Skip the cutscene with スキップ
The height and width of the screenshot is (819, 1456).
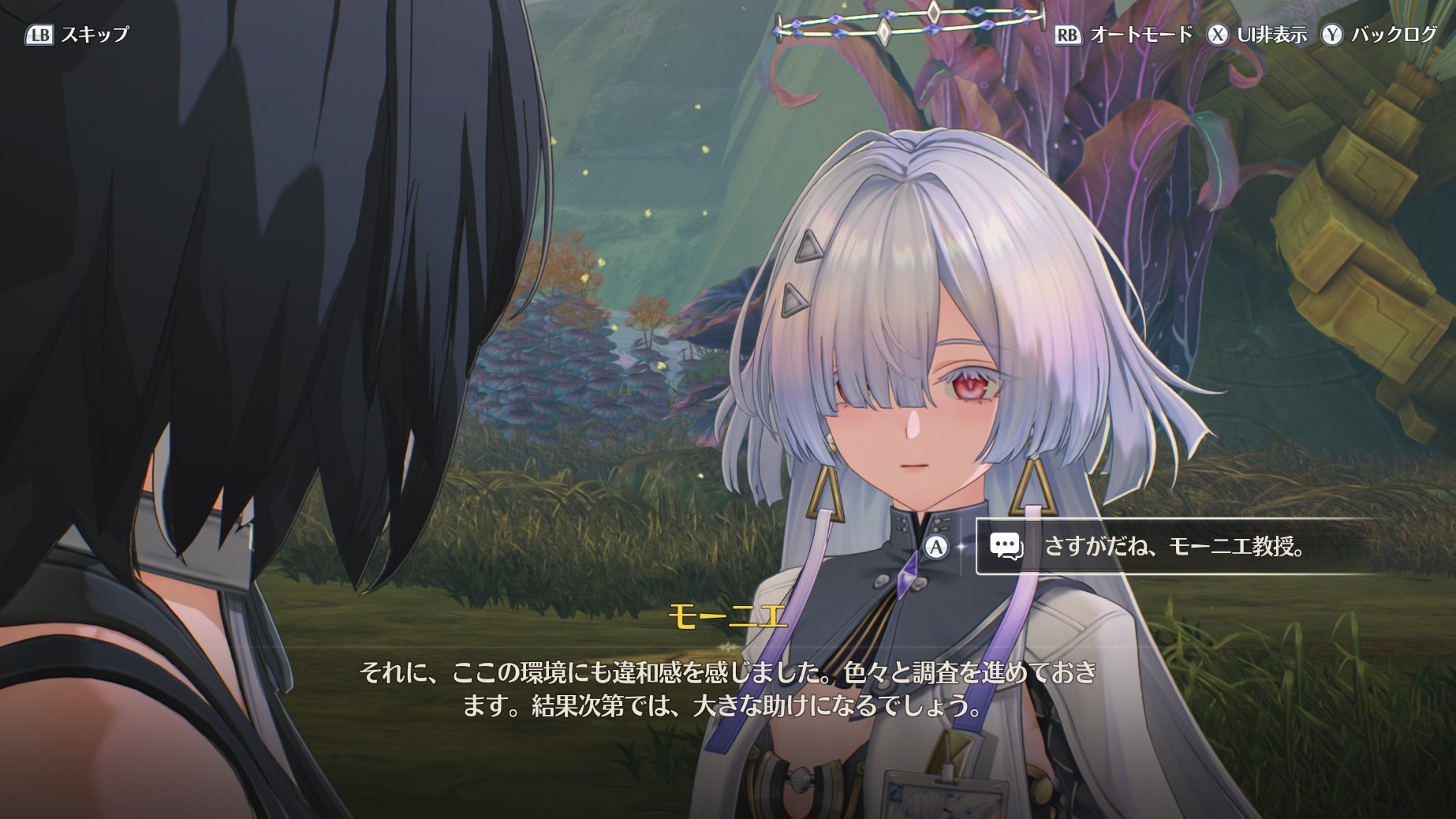tap(77, 35)
